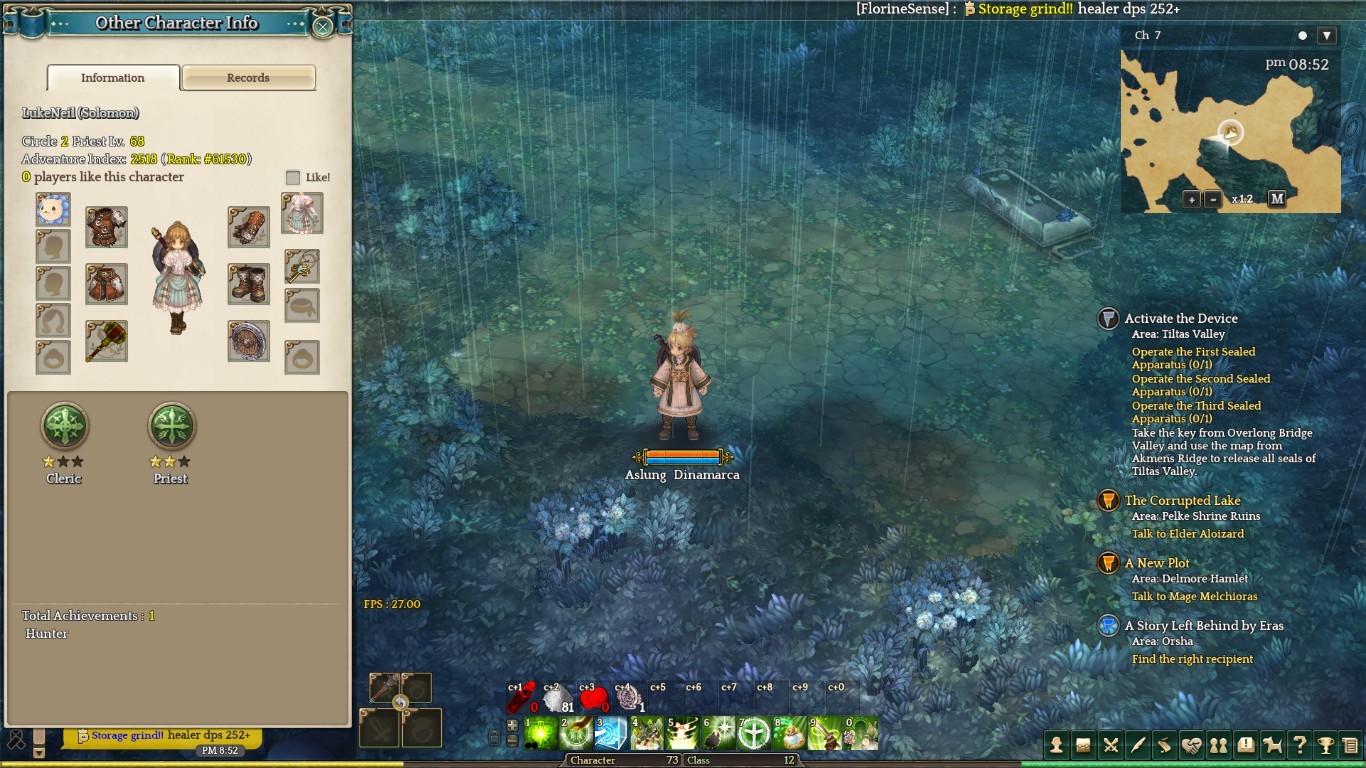The image size is (1366, 768).
Task: Inspect the equipped mace weapon slot
Action: point(106,340)
